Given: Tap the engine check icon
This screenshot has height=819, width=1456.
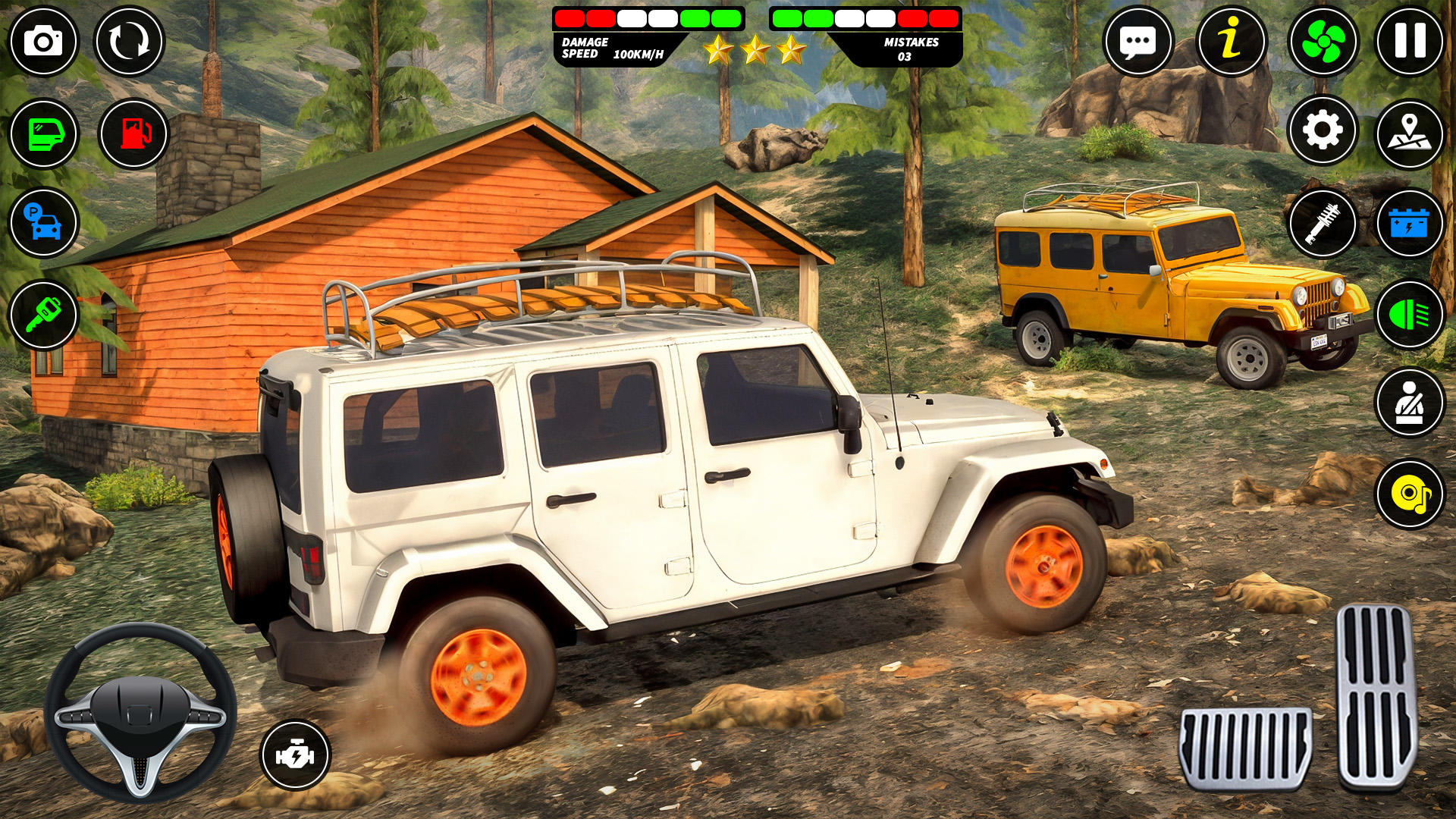Looking at the screenshot, I should pos(295,755).
